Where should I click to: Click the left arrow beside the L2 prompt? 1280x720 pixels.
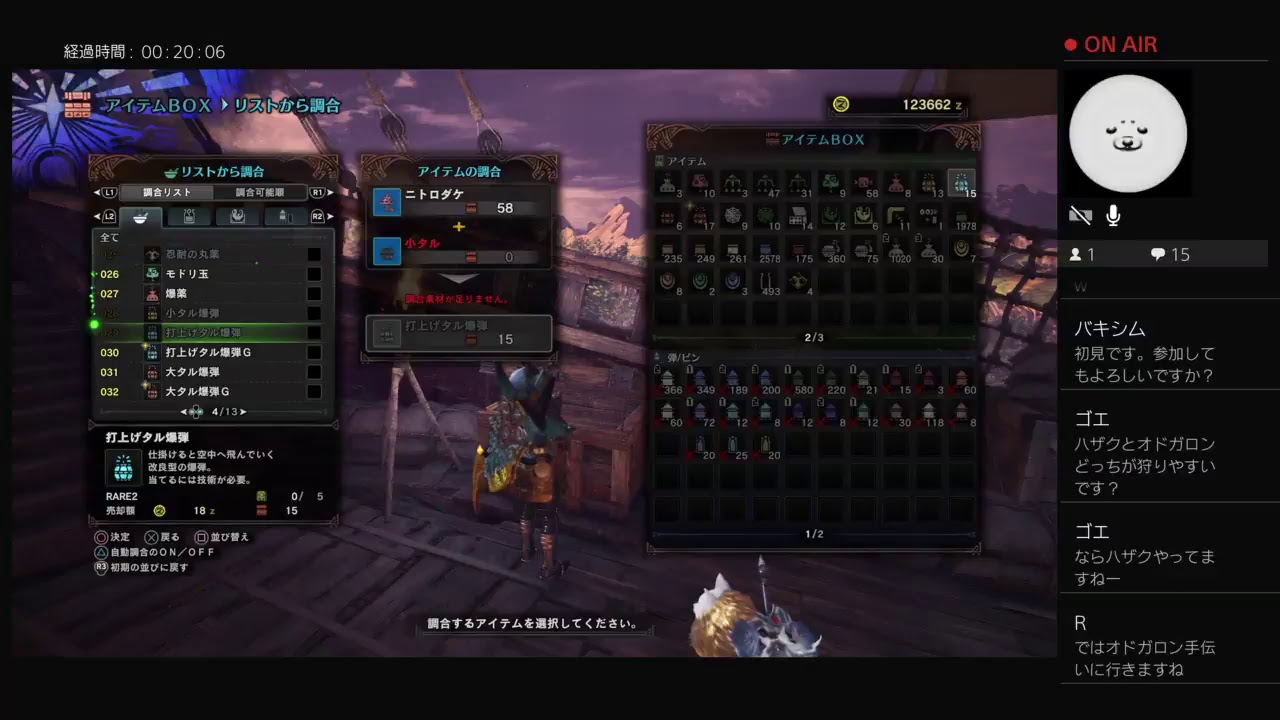coord(98,217)
